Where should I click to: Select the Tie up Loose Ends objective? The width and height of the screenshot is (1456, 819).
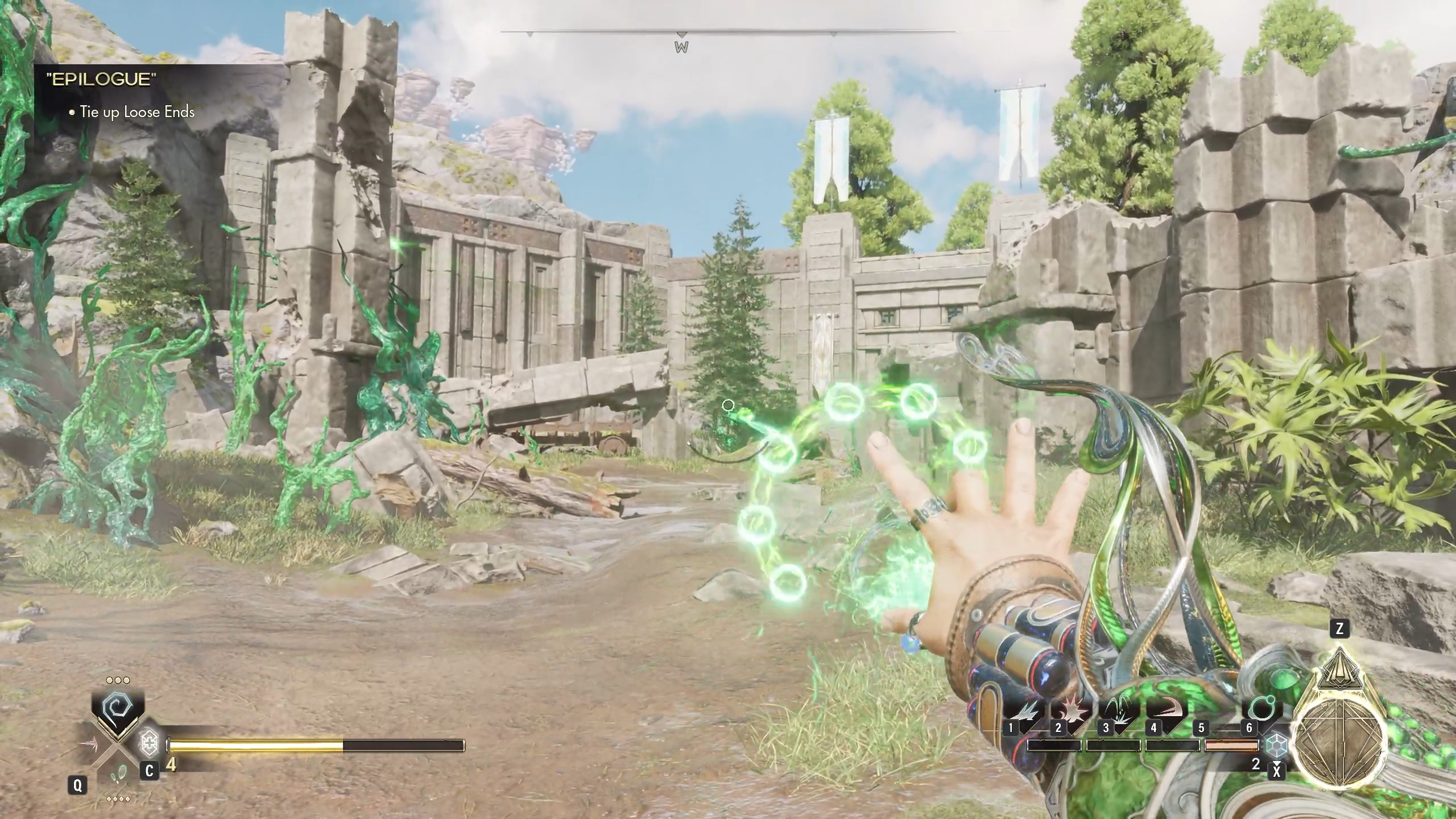tap(137, 112)
